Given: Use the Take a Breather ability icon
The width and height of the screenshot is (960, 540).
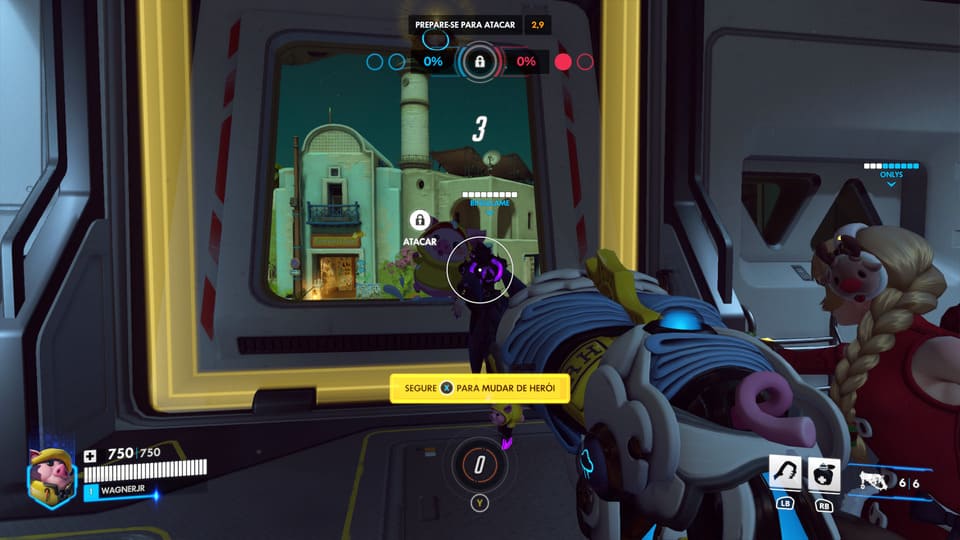Looking at the screenshot, I should (x=824, y=473).
